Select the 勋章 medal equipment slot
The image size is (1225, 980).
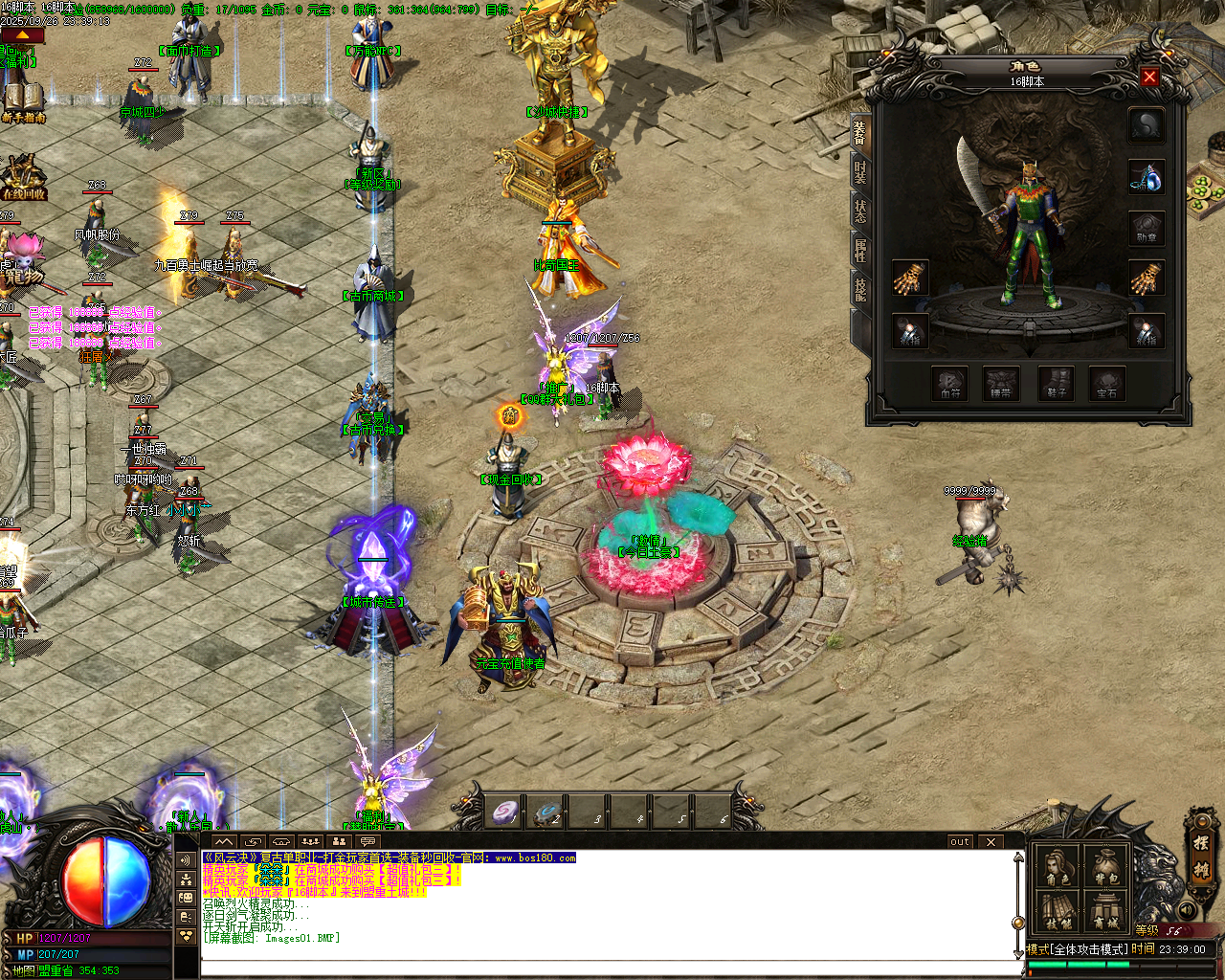(x=1146, y=228)
